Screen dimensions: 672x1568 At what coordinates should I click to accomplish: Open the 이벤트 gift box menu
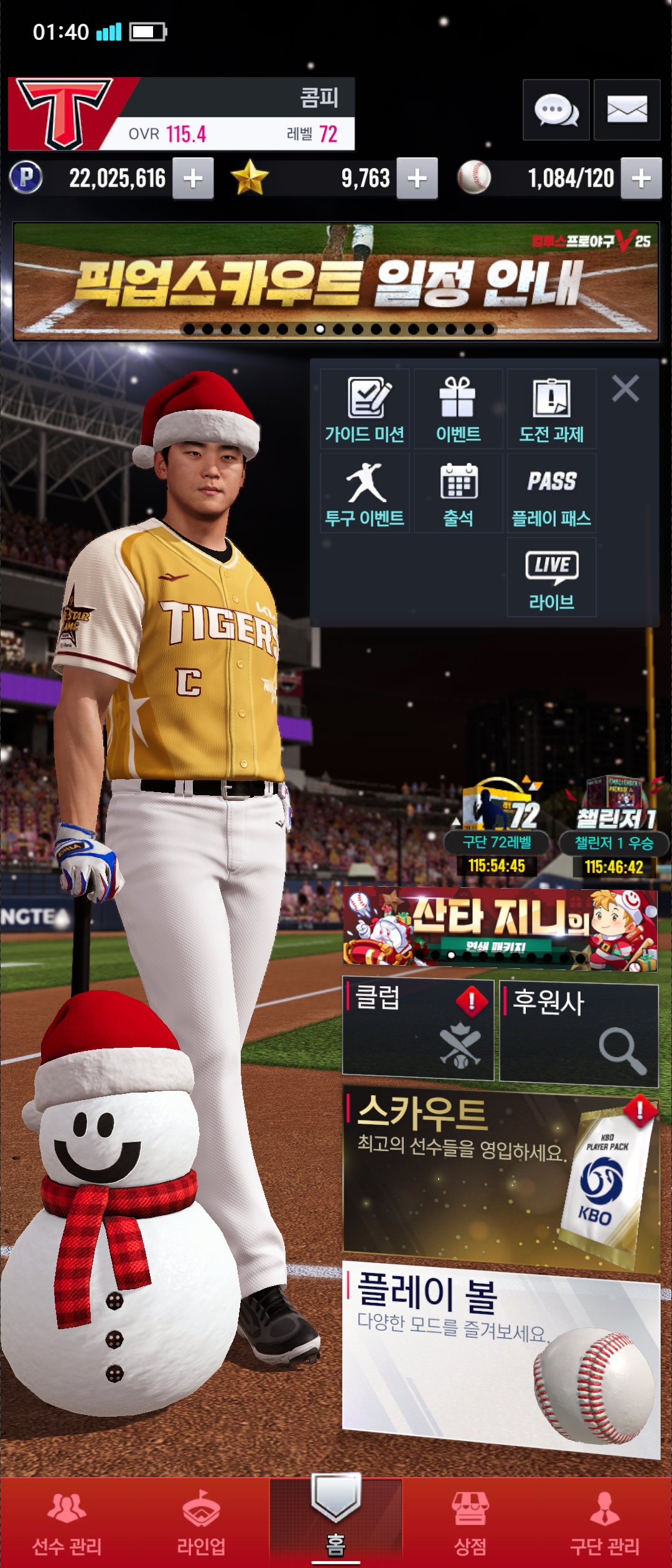coord(458,409)
